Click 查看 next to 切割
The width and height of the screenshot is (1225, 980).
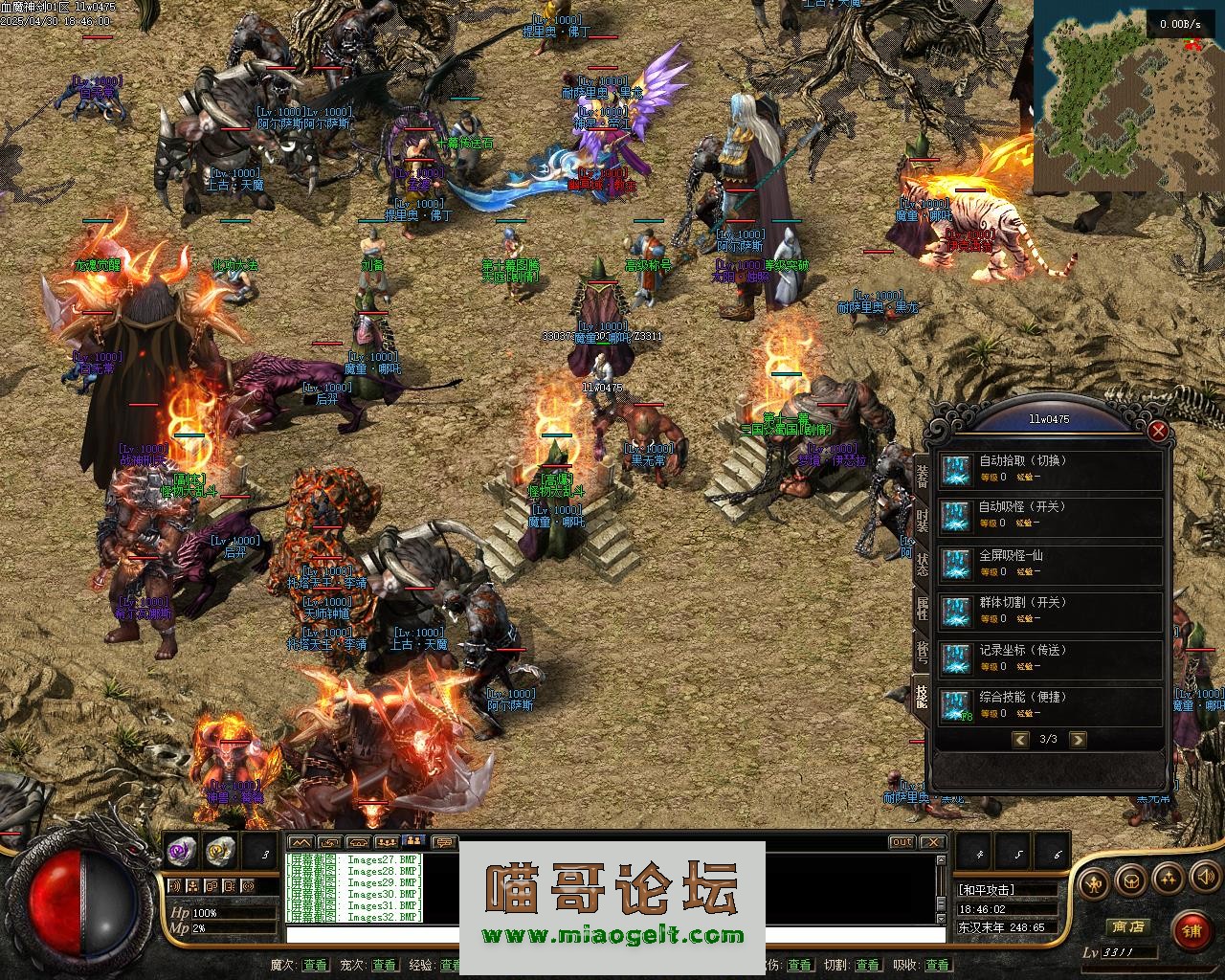[867, 965]
